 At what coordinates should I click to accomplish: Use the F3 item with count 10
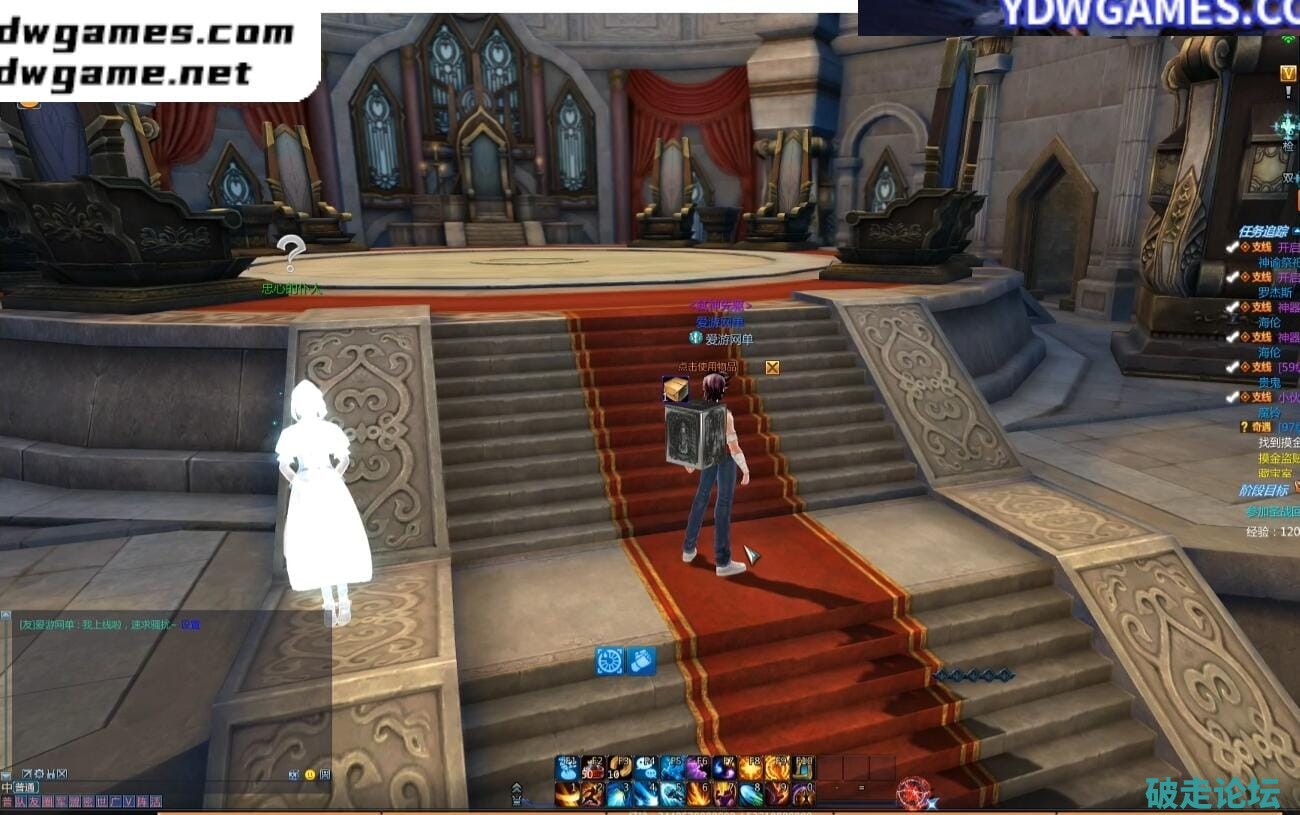tap(620, 768)
